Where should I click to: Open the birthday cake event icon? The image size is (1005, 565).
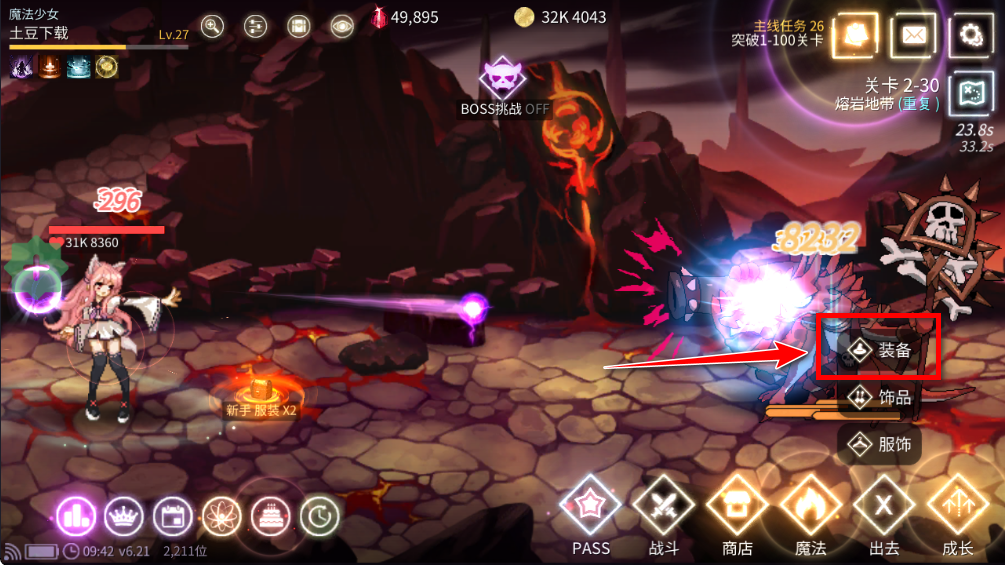tap(270, 516)
